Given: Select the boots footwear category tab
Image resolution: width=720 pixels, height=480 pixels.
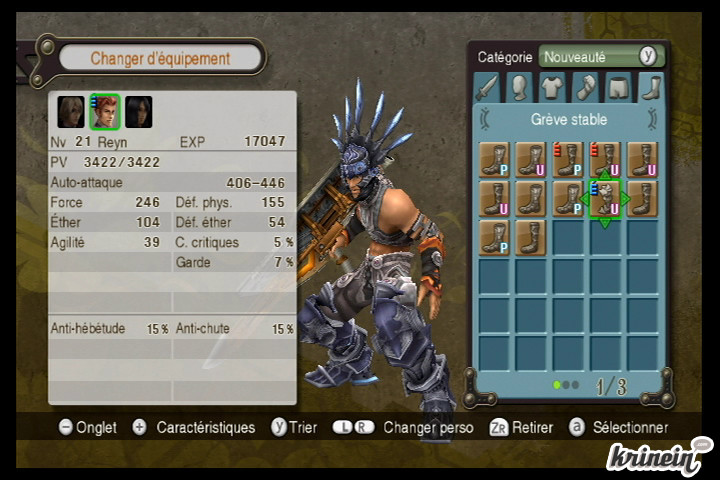Looking at the screenshot, I should pyautogui.click(x=650, y=87).
